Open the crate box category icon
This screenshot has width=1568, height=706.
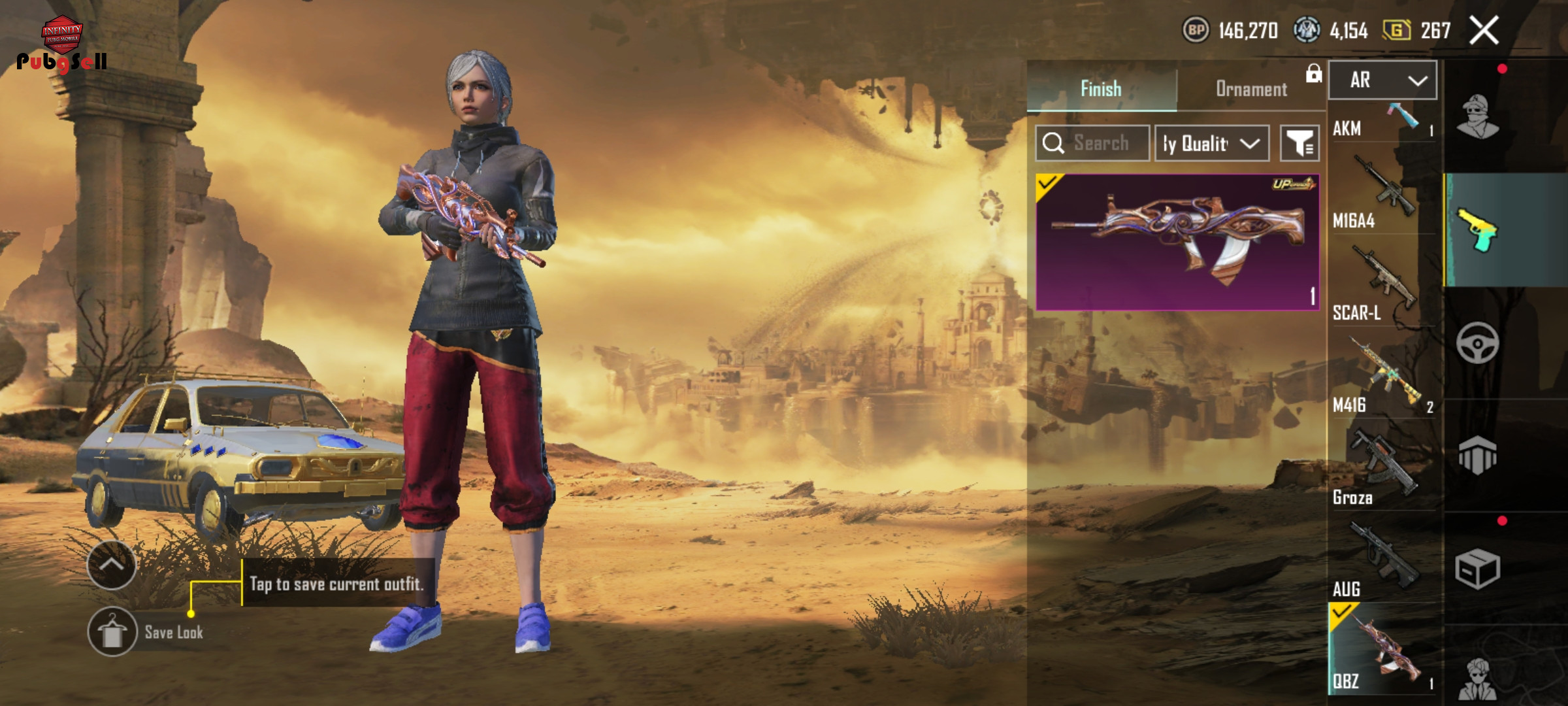coord(1477,569)
